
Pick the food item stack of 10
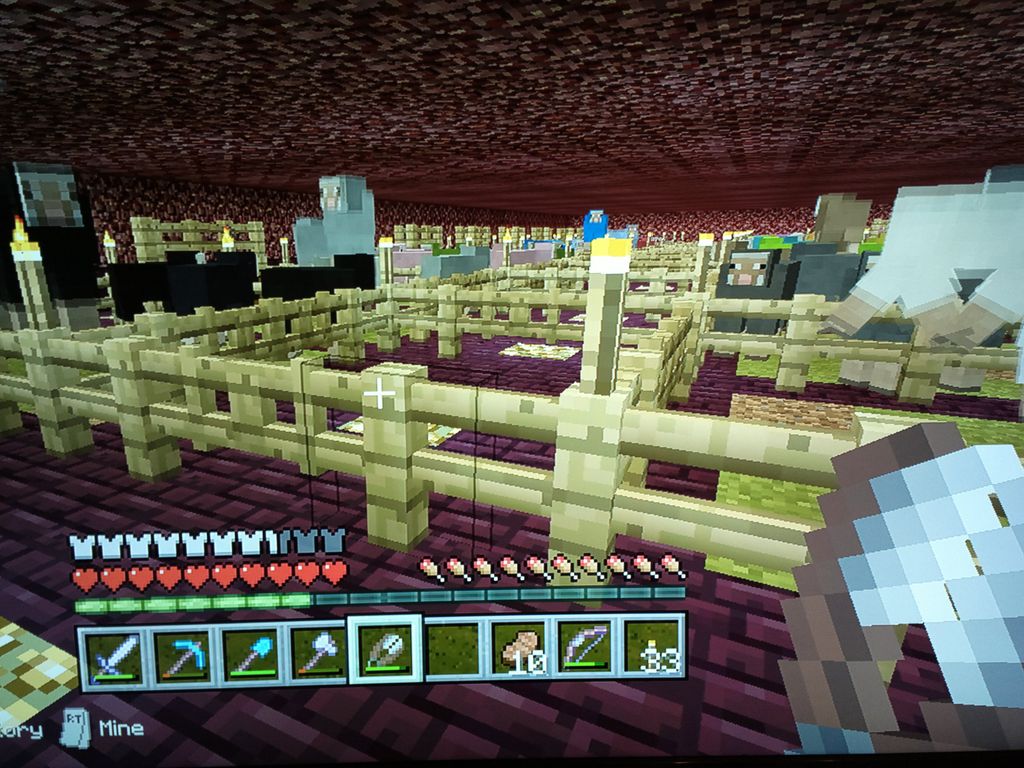520,650
